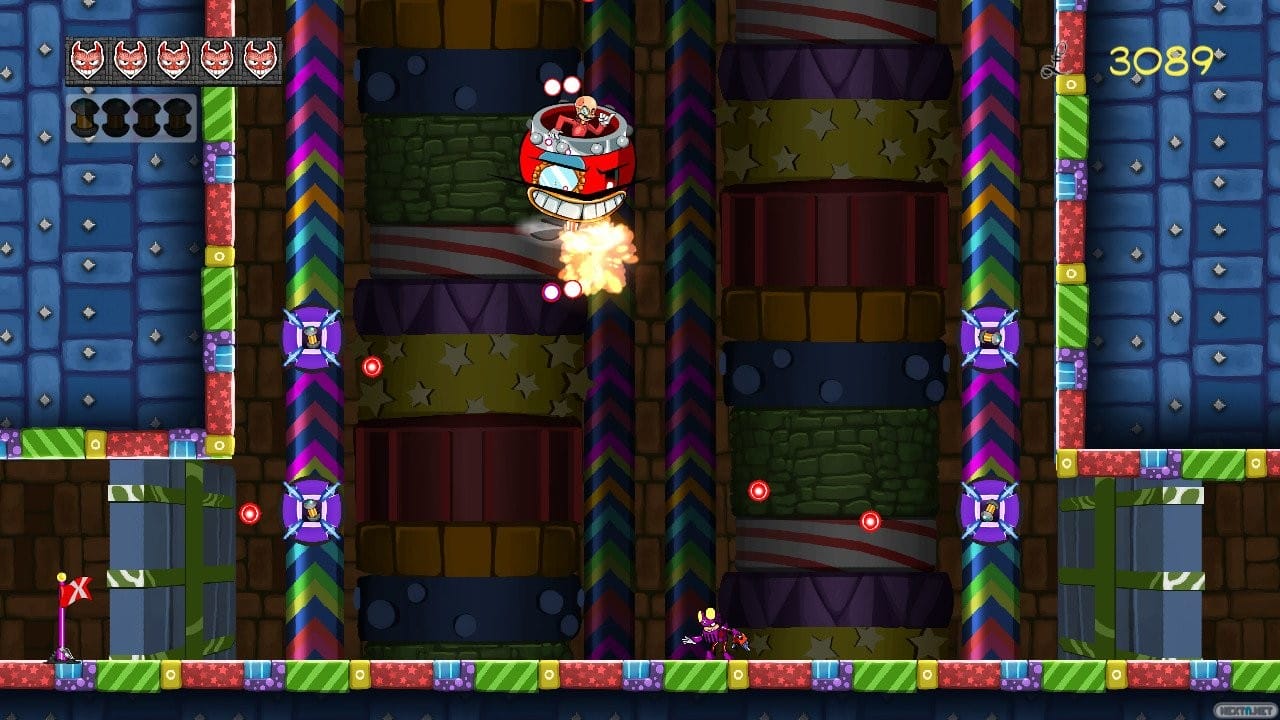Image resolution: width=1280 pixels, height=720 pixels.
Task: Click the yellow score counter reading 3089
Action: tap(1163, 60)
